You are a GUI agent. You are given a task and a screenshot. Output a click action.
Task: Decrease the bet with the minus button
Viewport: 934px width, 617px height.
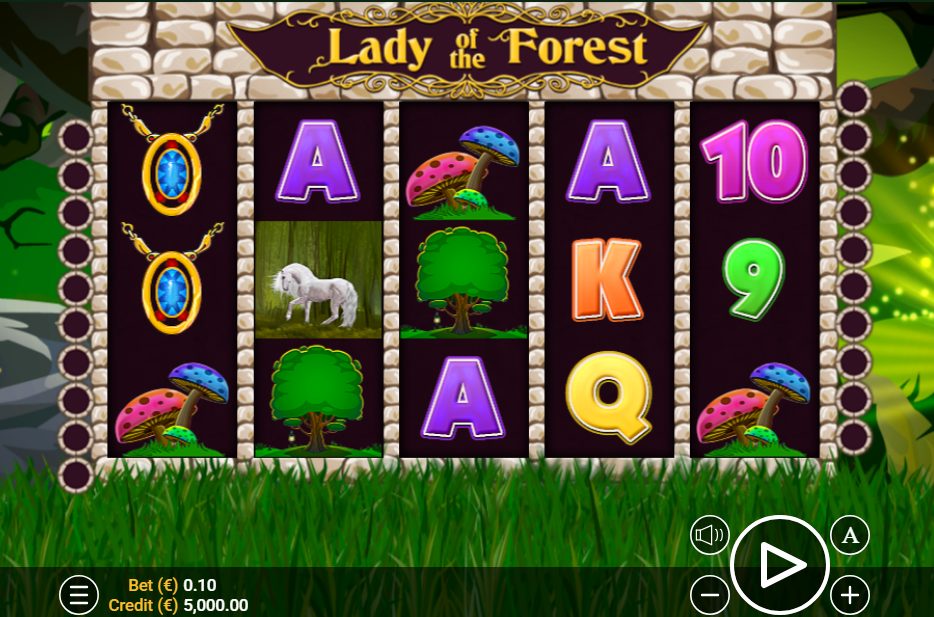(x=710, y=596)
